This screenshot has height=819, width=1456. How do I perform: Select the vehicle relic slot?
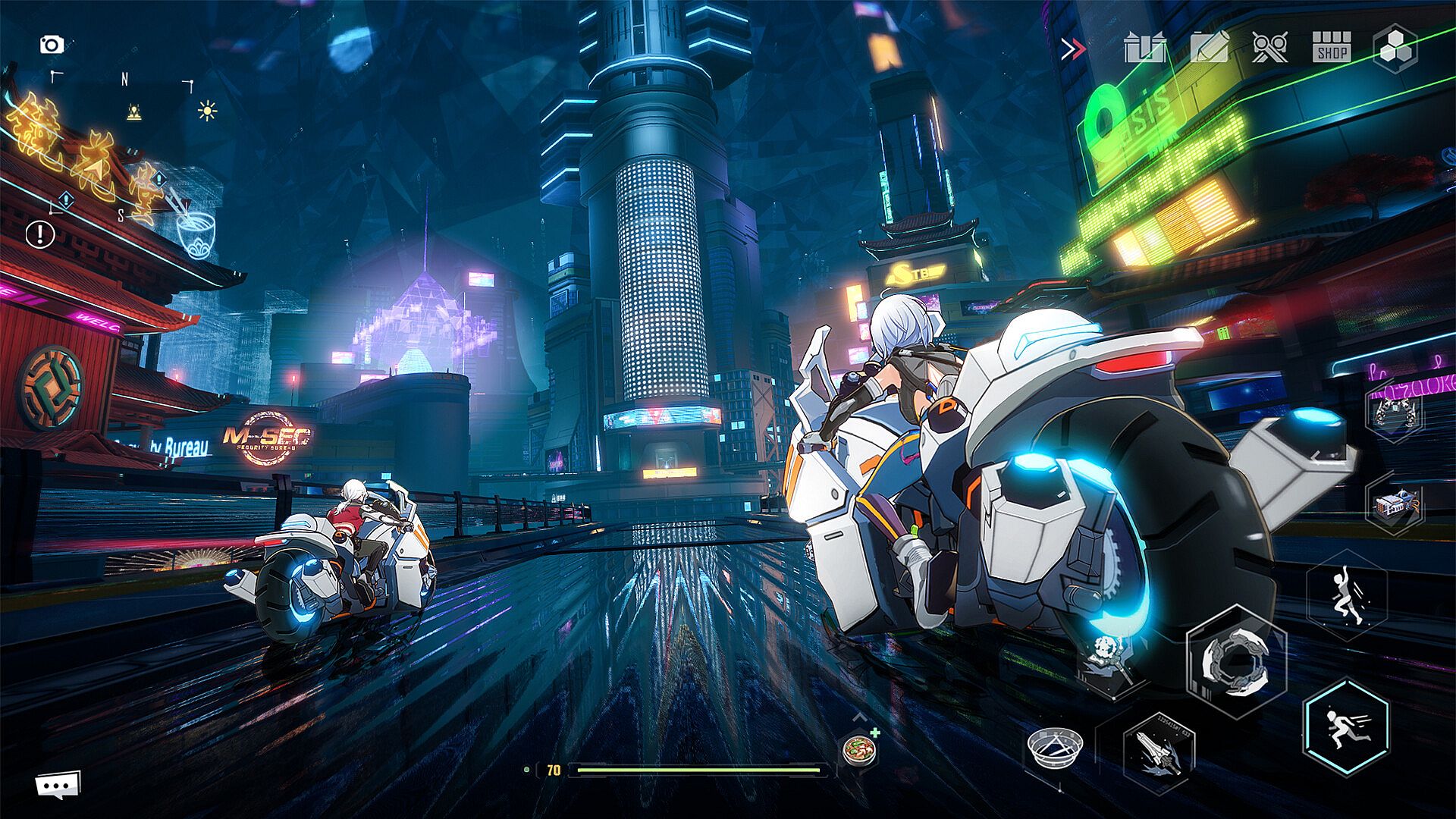pos(1395,504)
